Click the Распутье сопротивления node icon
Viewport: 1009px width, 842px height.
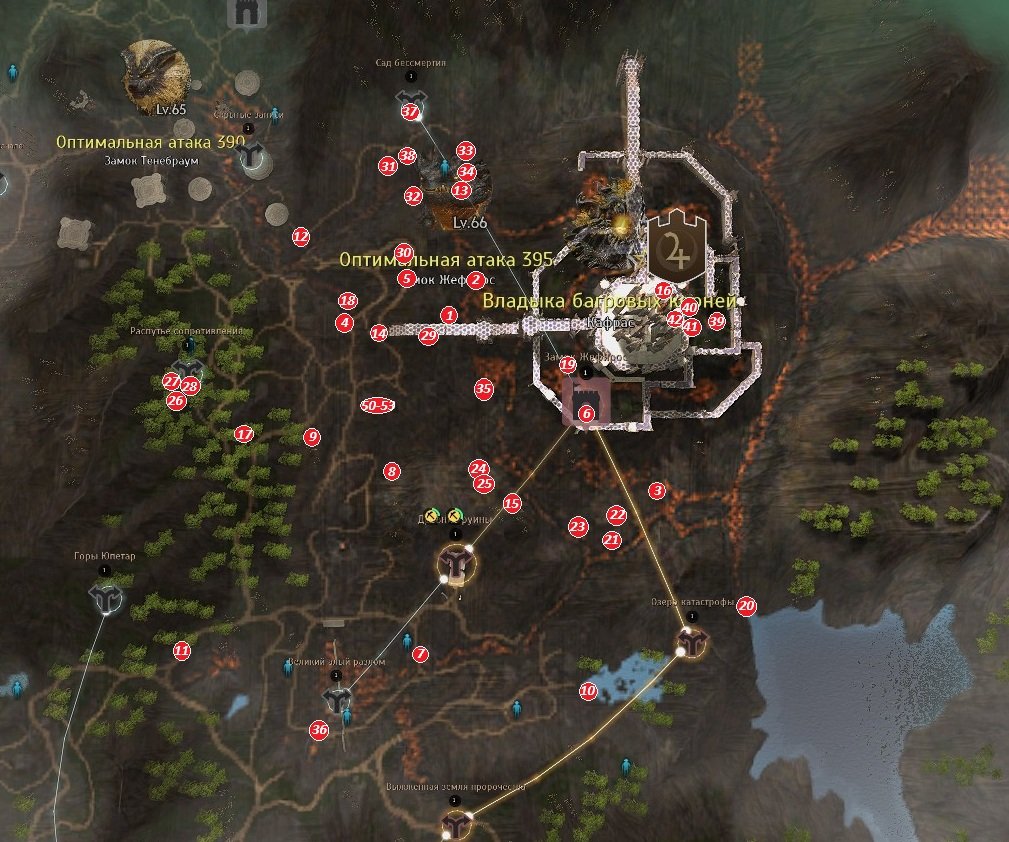[x=187, y=368]
